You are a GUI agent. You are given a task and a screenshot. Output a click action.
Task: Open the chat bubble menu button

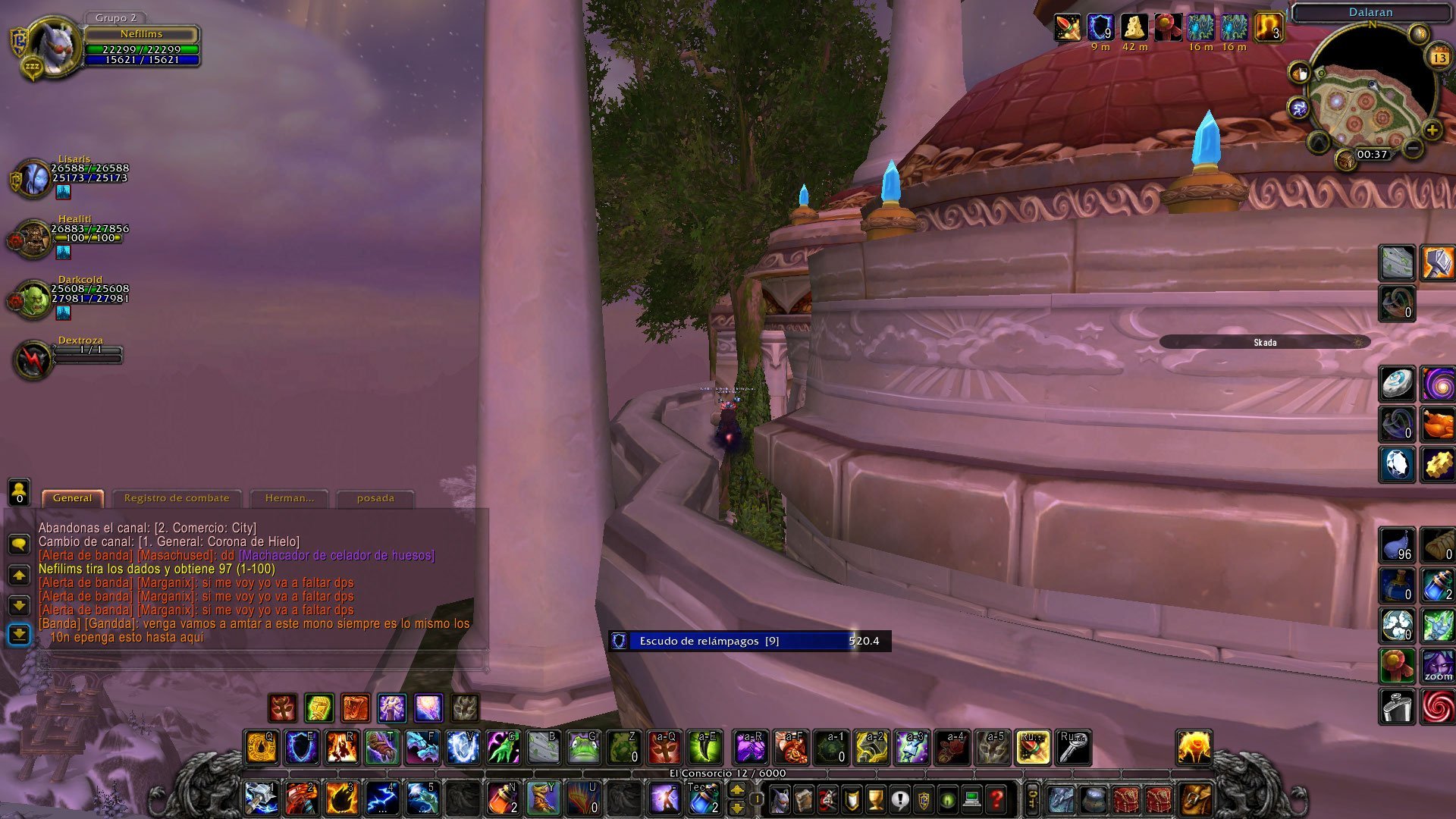(19, 544)
